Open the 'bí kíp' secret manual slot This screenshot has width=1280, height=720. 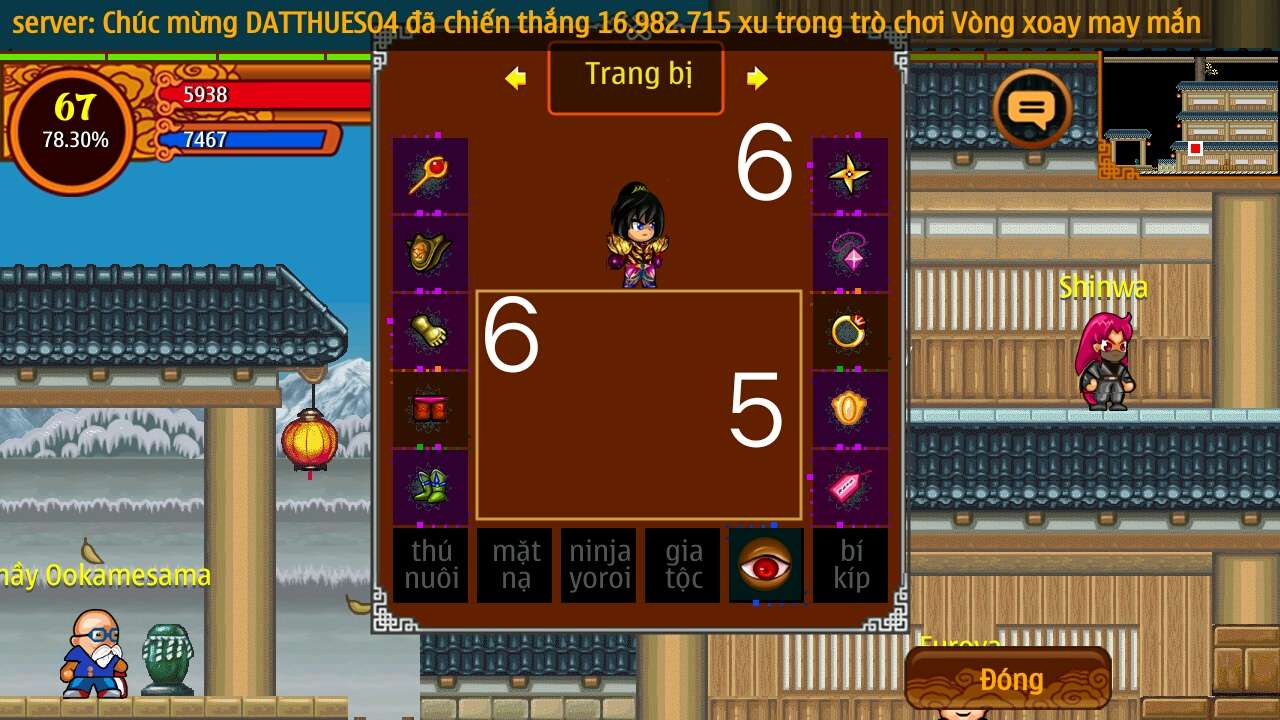pyautogui.click(x=850, y=565)
